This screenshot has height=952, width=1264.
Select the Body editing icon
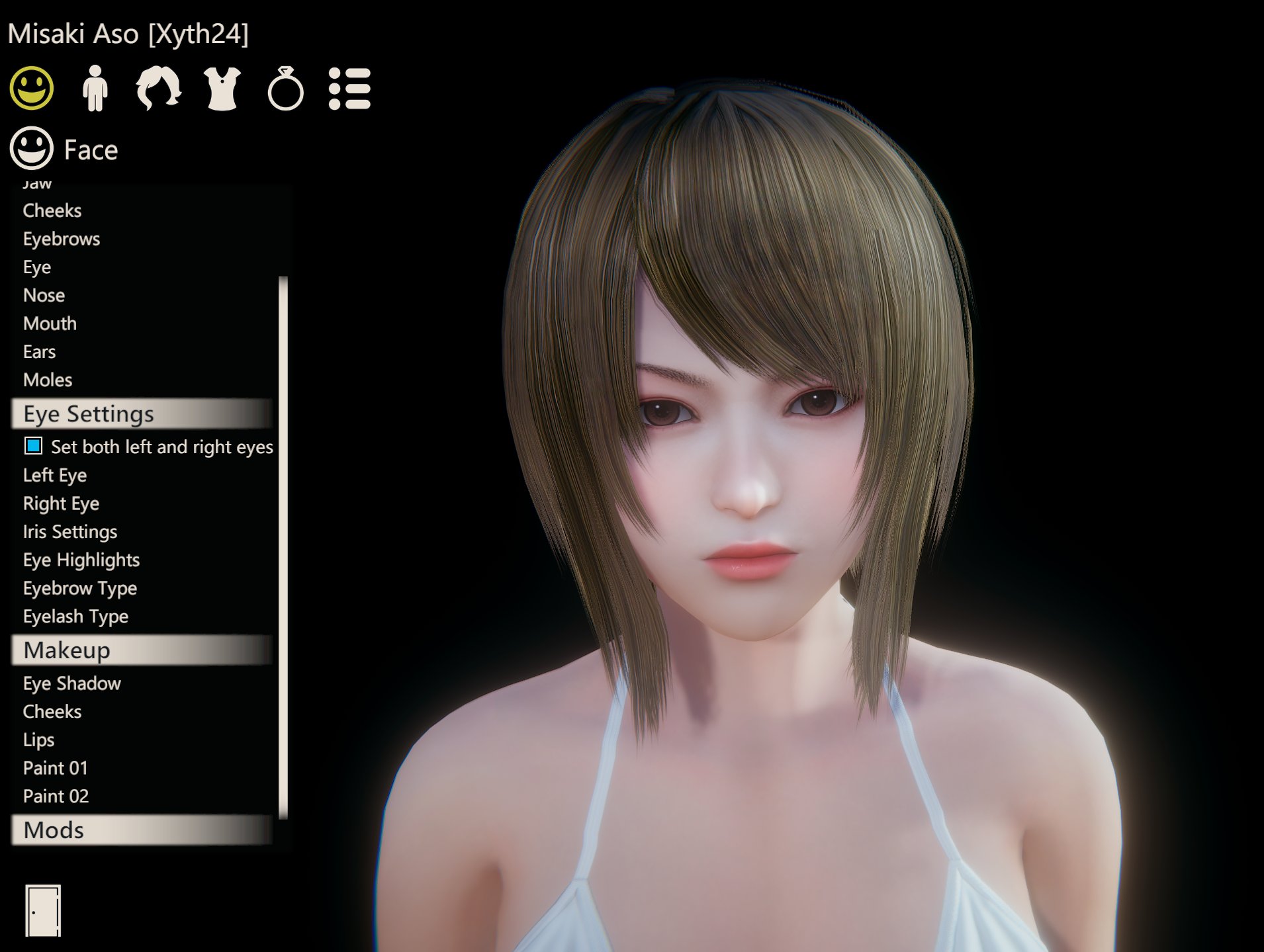[95, 89]
